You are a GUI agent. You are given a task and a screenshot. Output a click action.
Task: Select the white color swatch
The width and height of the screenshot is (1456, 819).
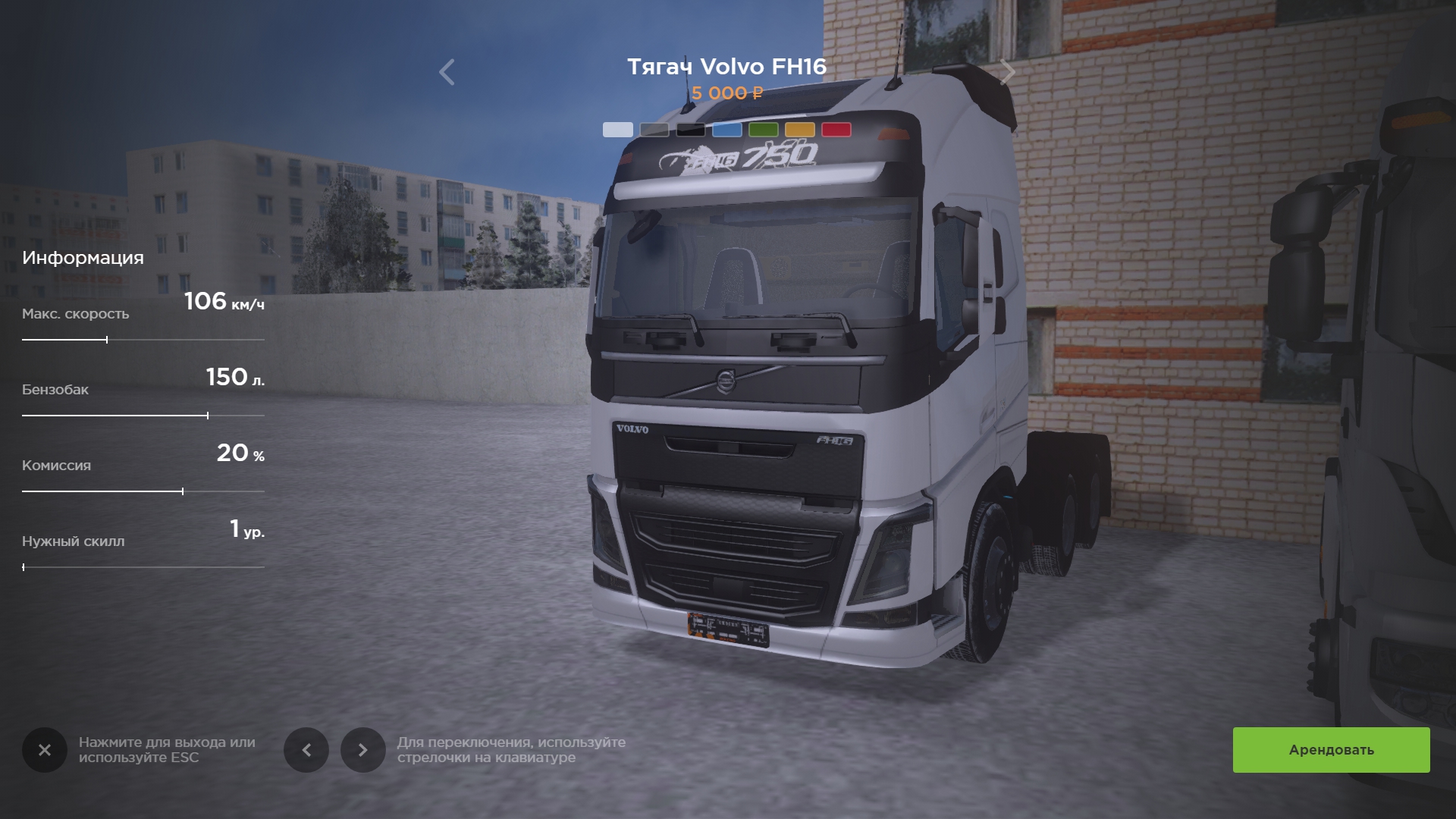[x=618, y=130]
